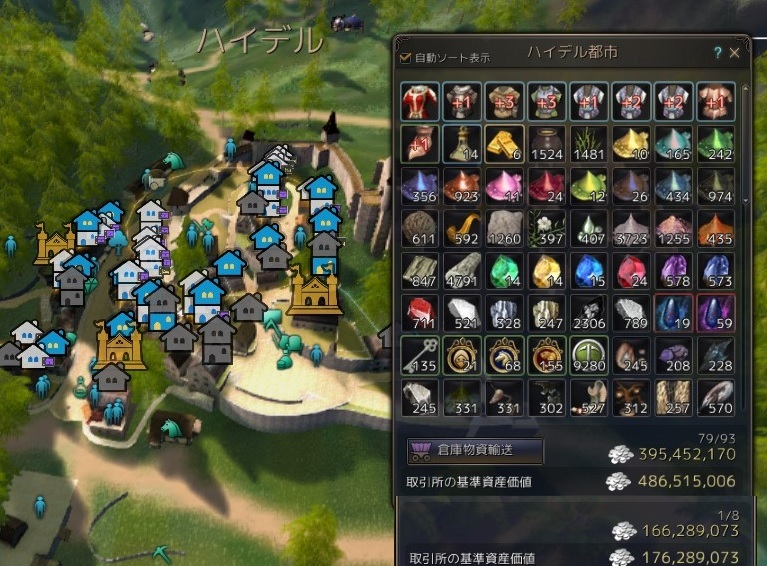Pick the red crystal stack of 711
Viewport: 767px width, 566px height.
[420, 313]
